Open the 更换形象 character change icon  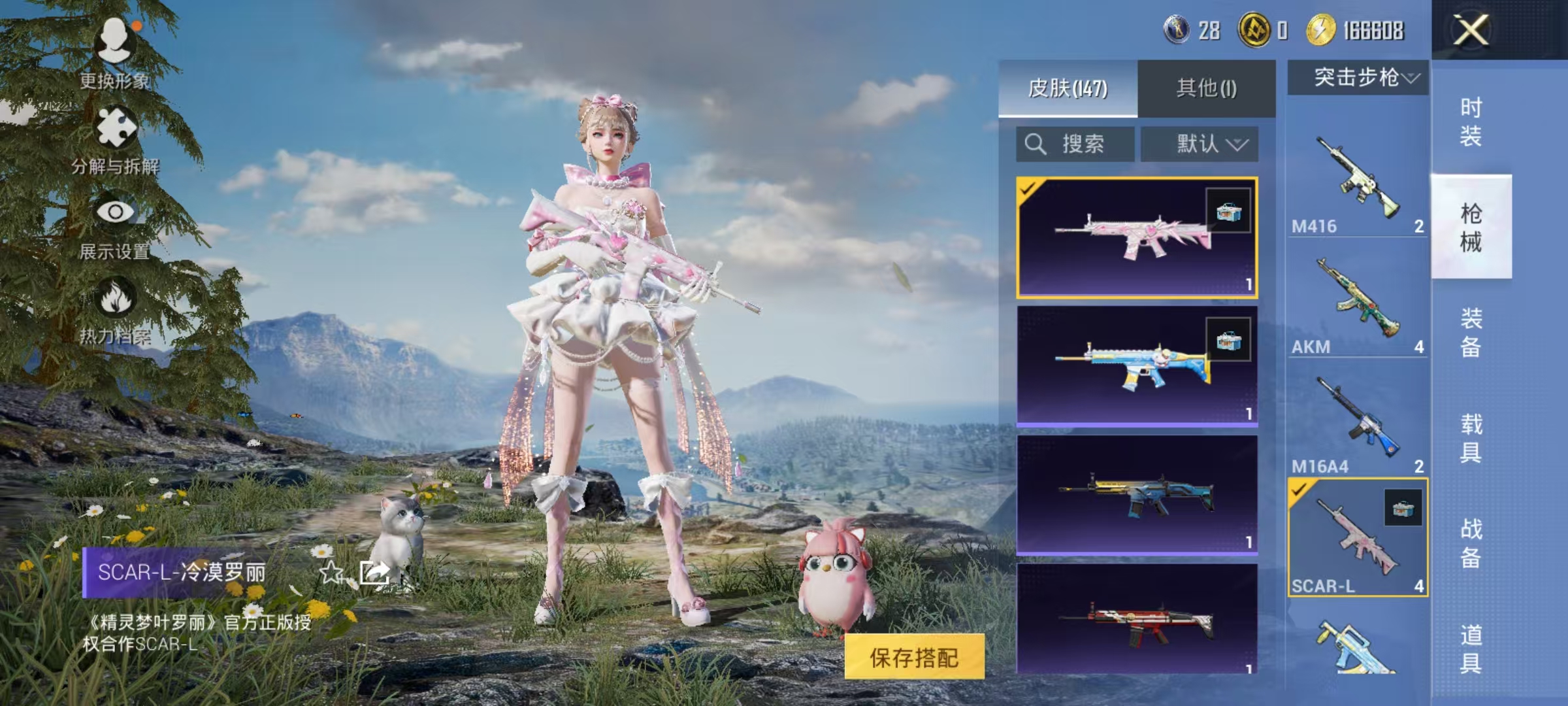[x=116, y=39]
